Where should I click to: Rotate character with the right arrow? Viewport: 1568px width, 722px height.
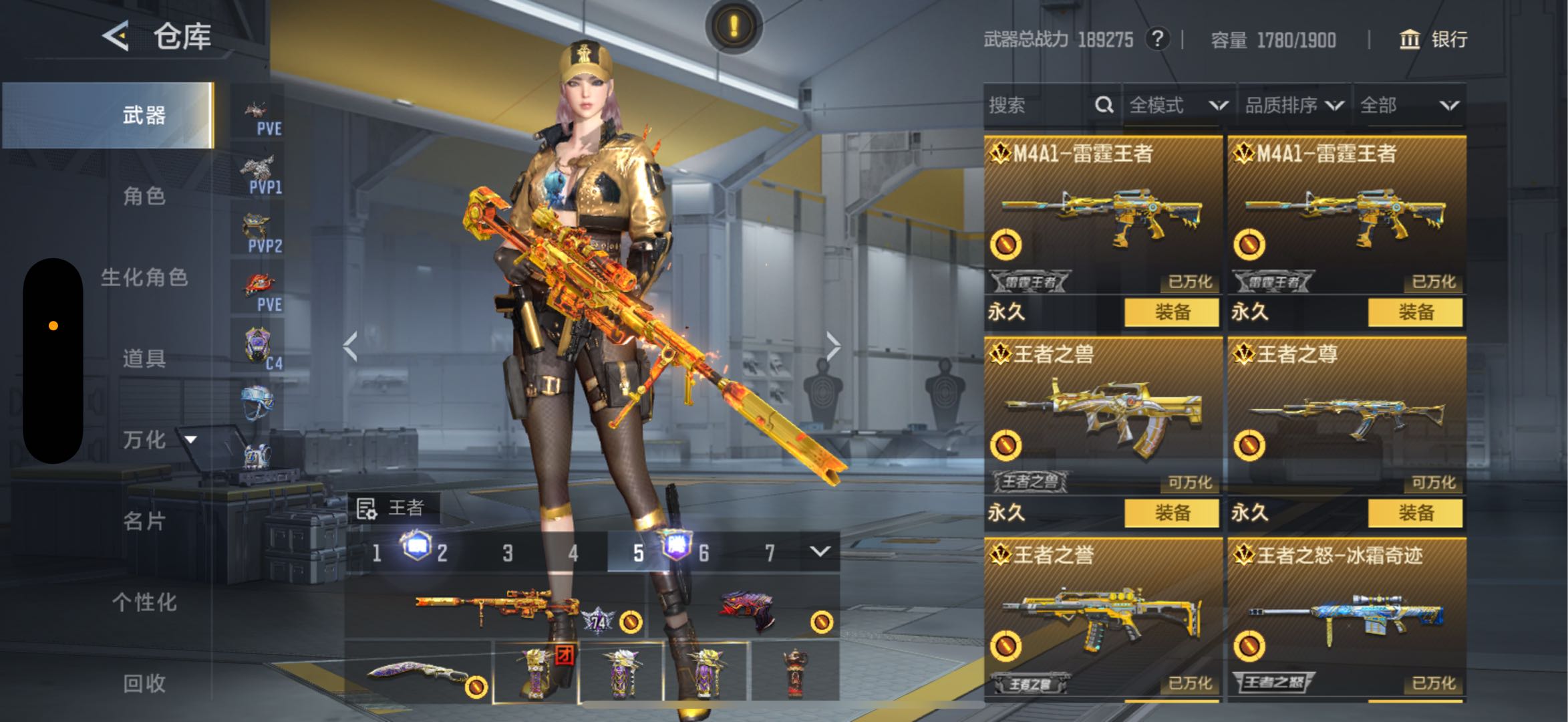click(832, 346)
